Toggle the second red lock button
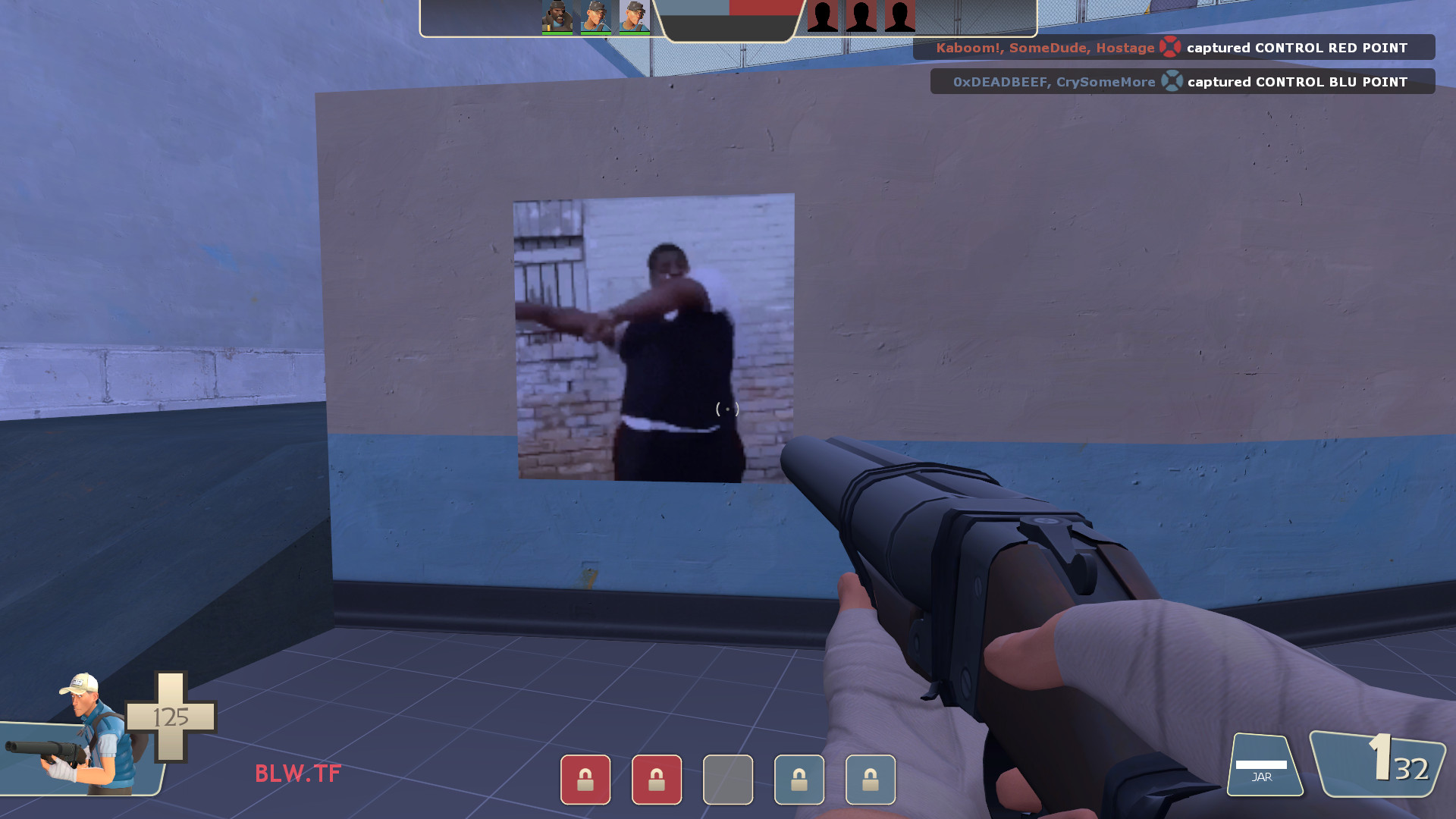The image size is (1456, 819). coord(657,780)
